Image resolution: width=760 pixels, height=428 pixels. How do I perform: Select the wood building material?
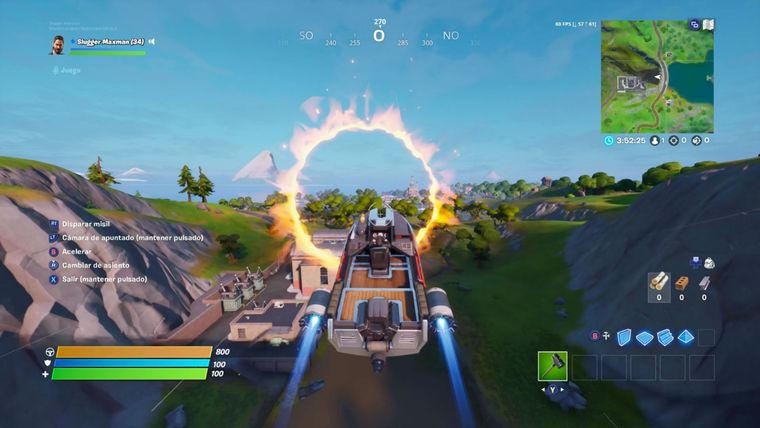tap(659, 283)
